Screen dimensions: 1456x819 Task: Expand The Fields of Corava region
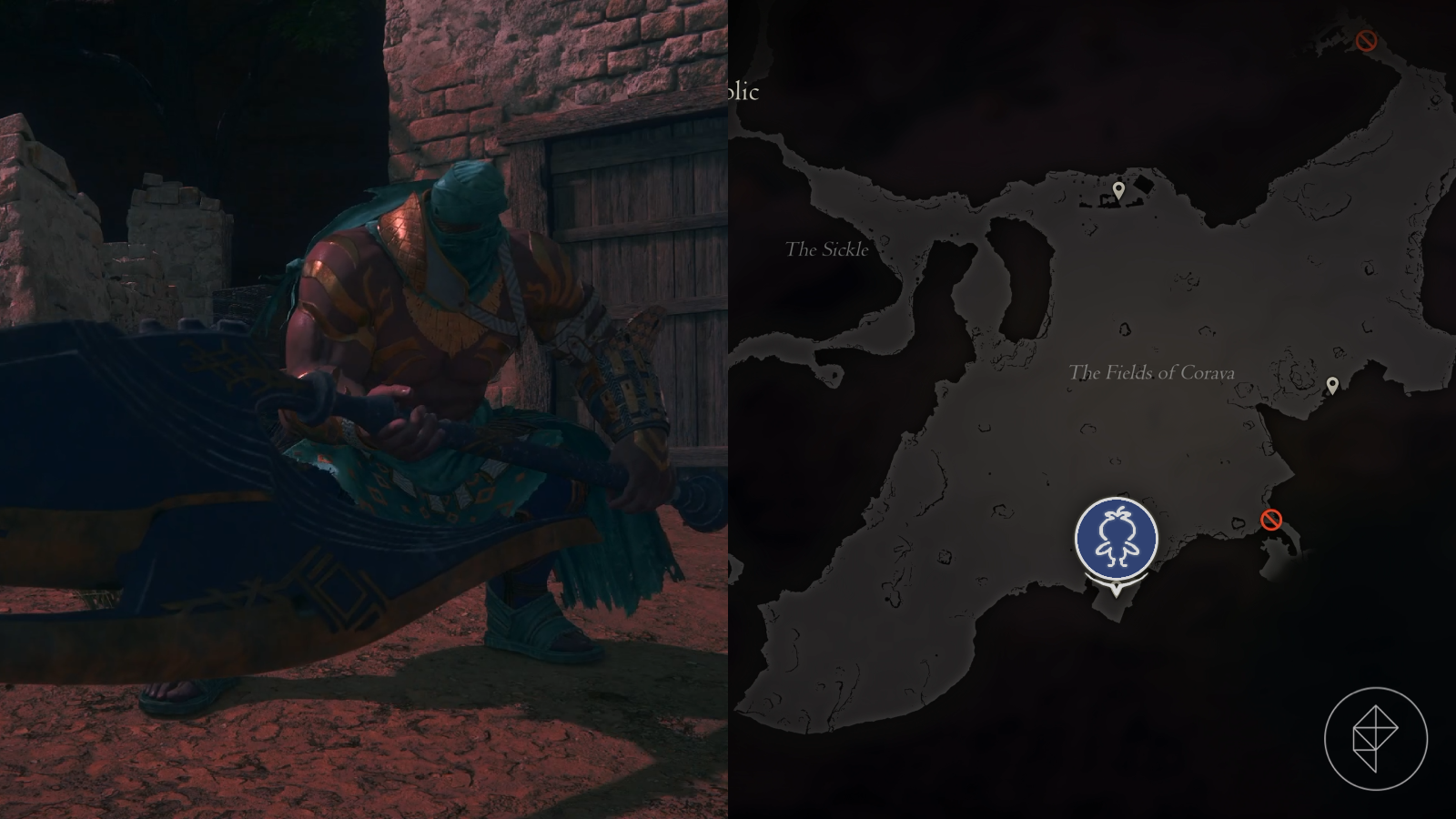click(1152, 371)
